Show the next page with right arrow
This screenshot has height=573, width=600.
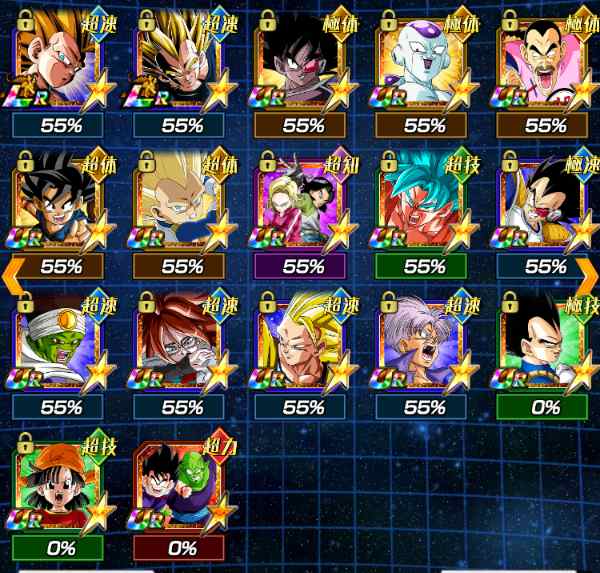pyautogui.click(x=587, y=270)
